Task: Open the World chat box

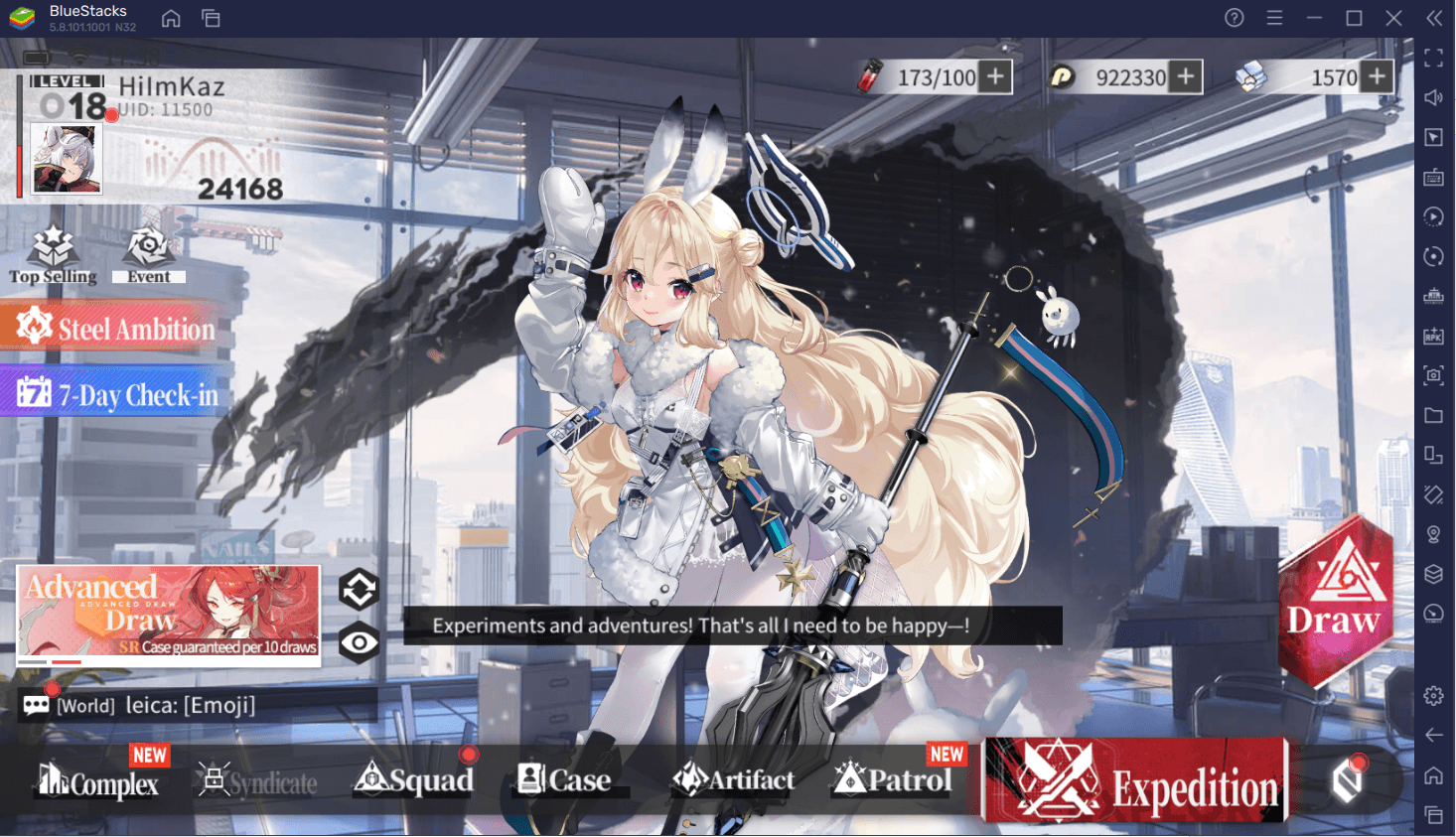Action: pos(189,705)
